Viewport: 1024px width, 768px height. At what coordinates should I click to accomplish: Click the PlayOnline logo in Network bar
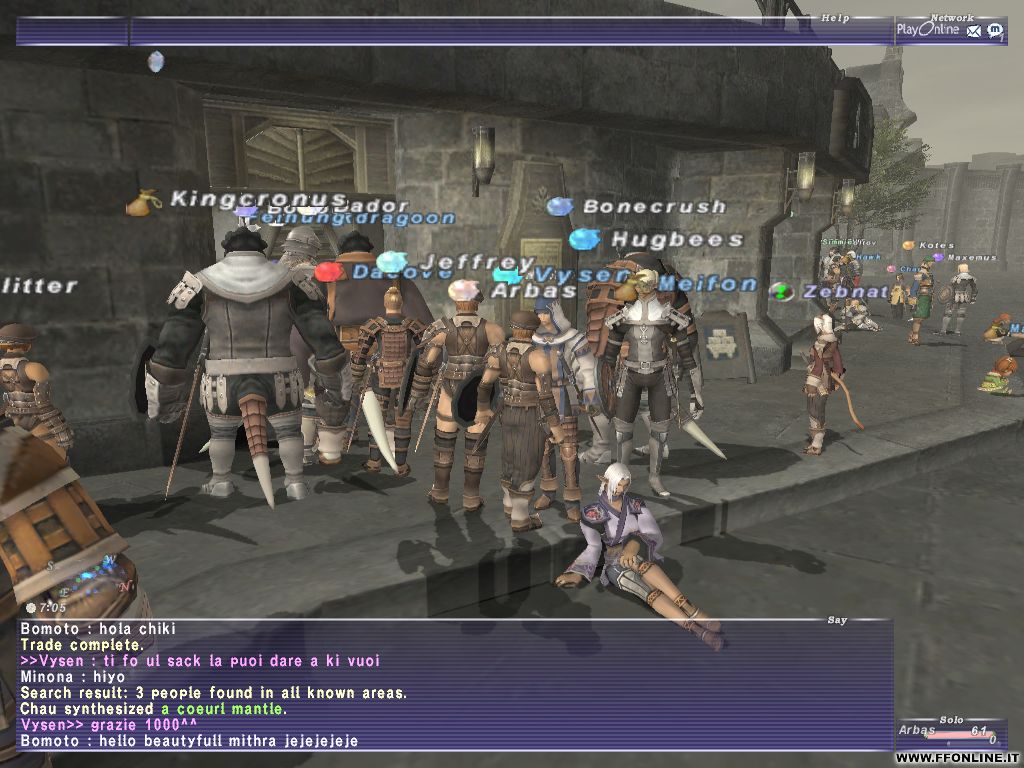(x=927, y=30)
